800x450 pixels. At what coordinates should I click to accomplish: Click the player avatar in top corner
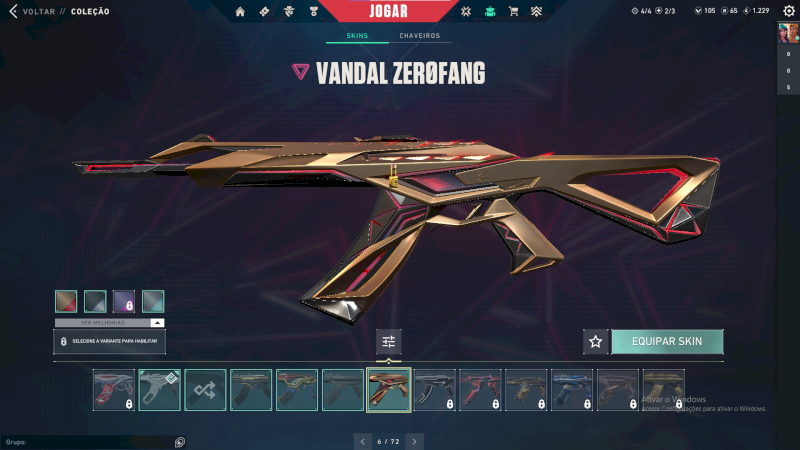tap(788, 33)
